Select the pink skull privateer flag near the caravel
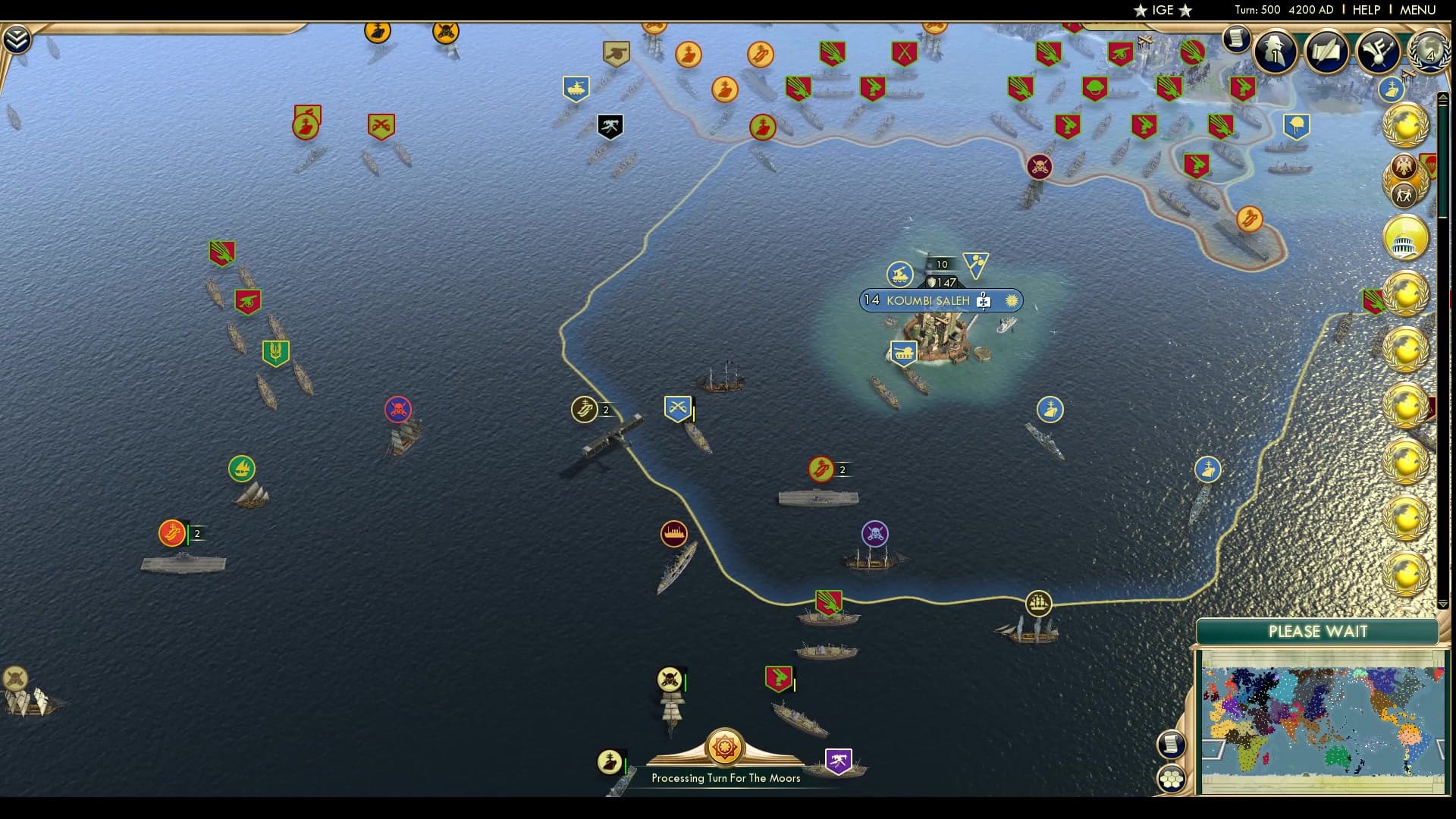 [x=398, y=408]
